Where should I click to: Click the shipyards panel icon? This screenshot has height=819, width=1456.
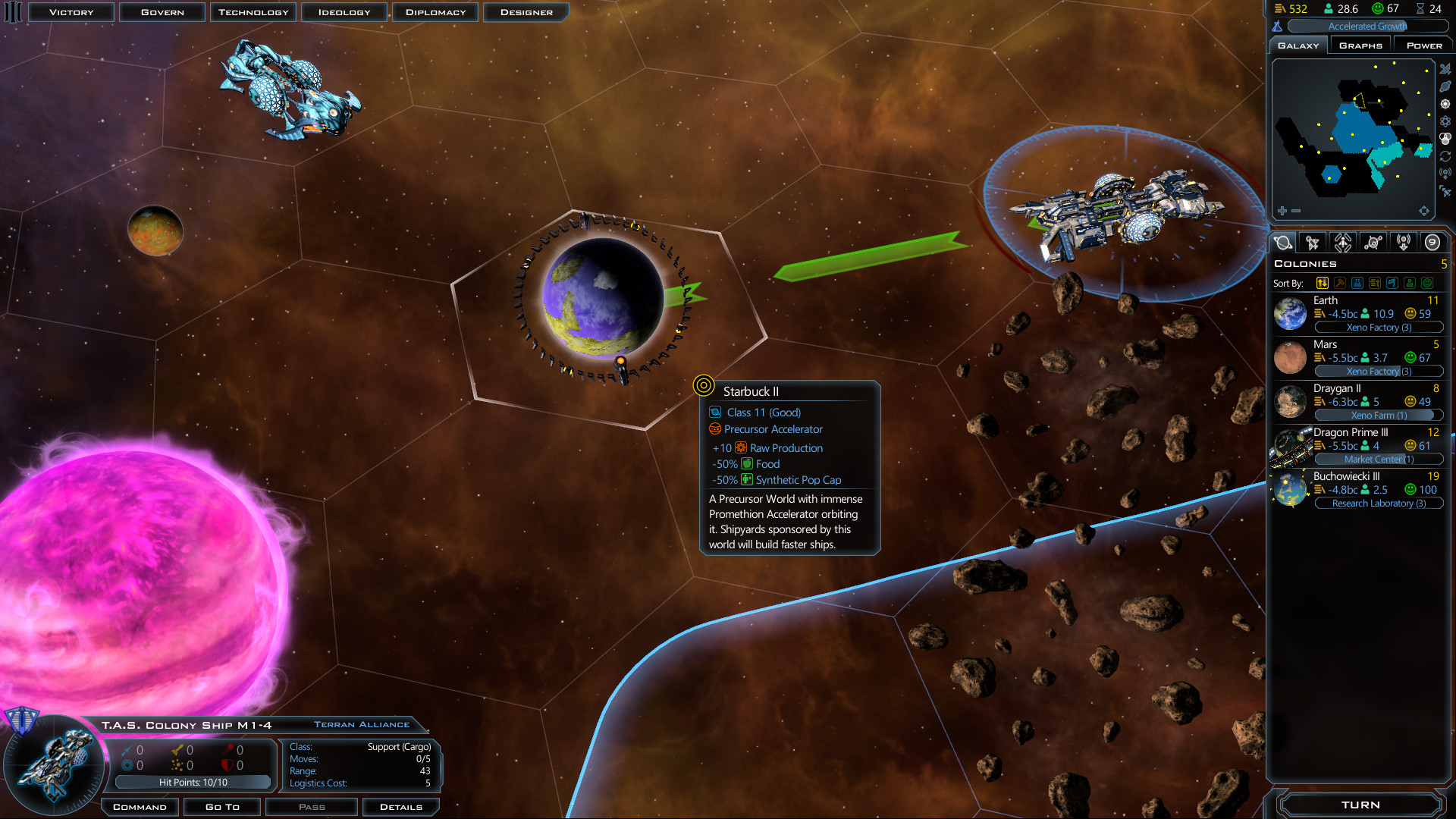coord(1343,242)
